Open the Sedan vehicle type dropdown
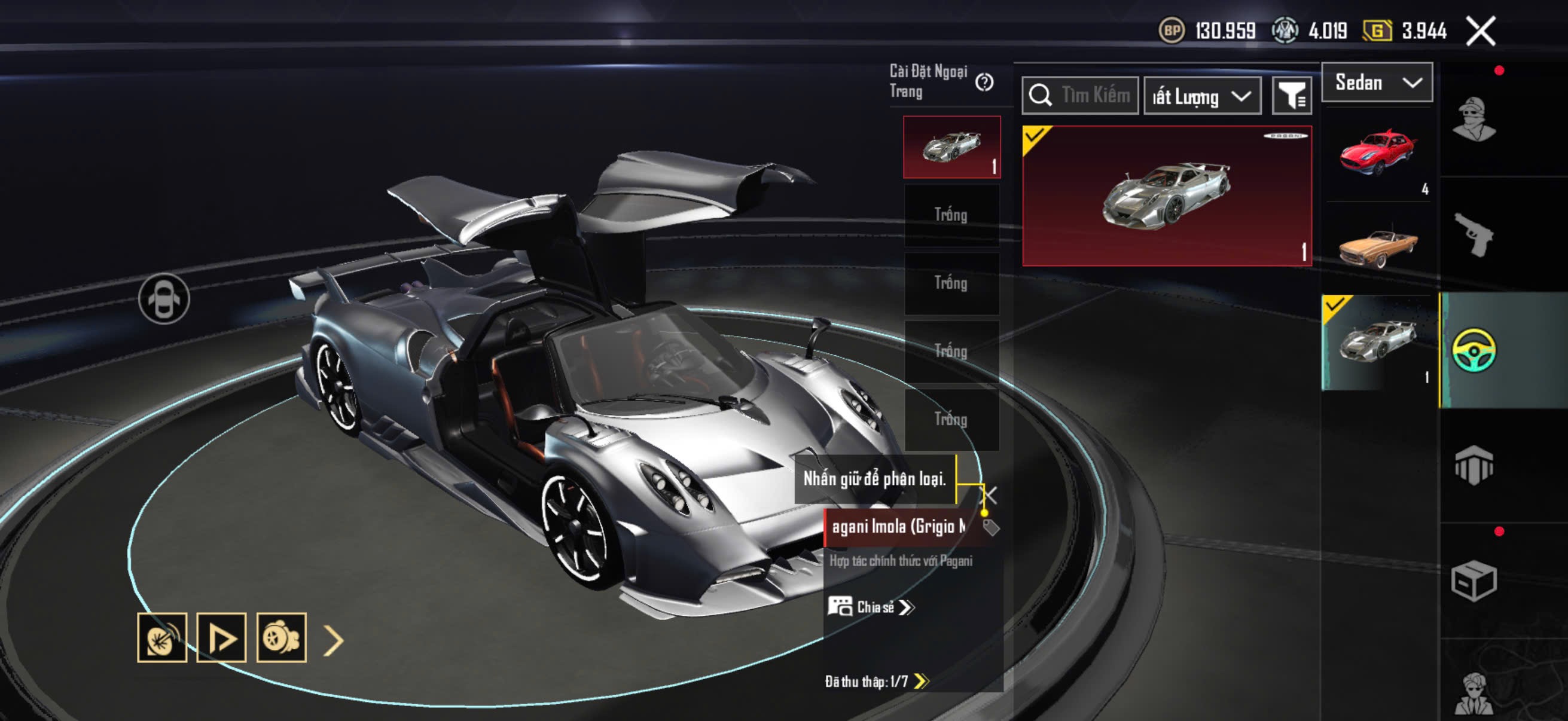Screen dimensions: 1568x721 (x=1377, y=82)
